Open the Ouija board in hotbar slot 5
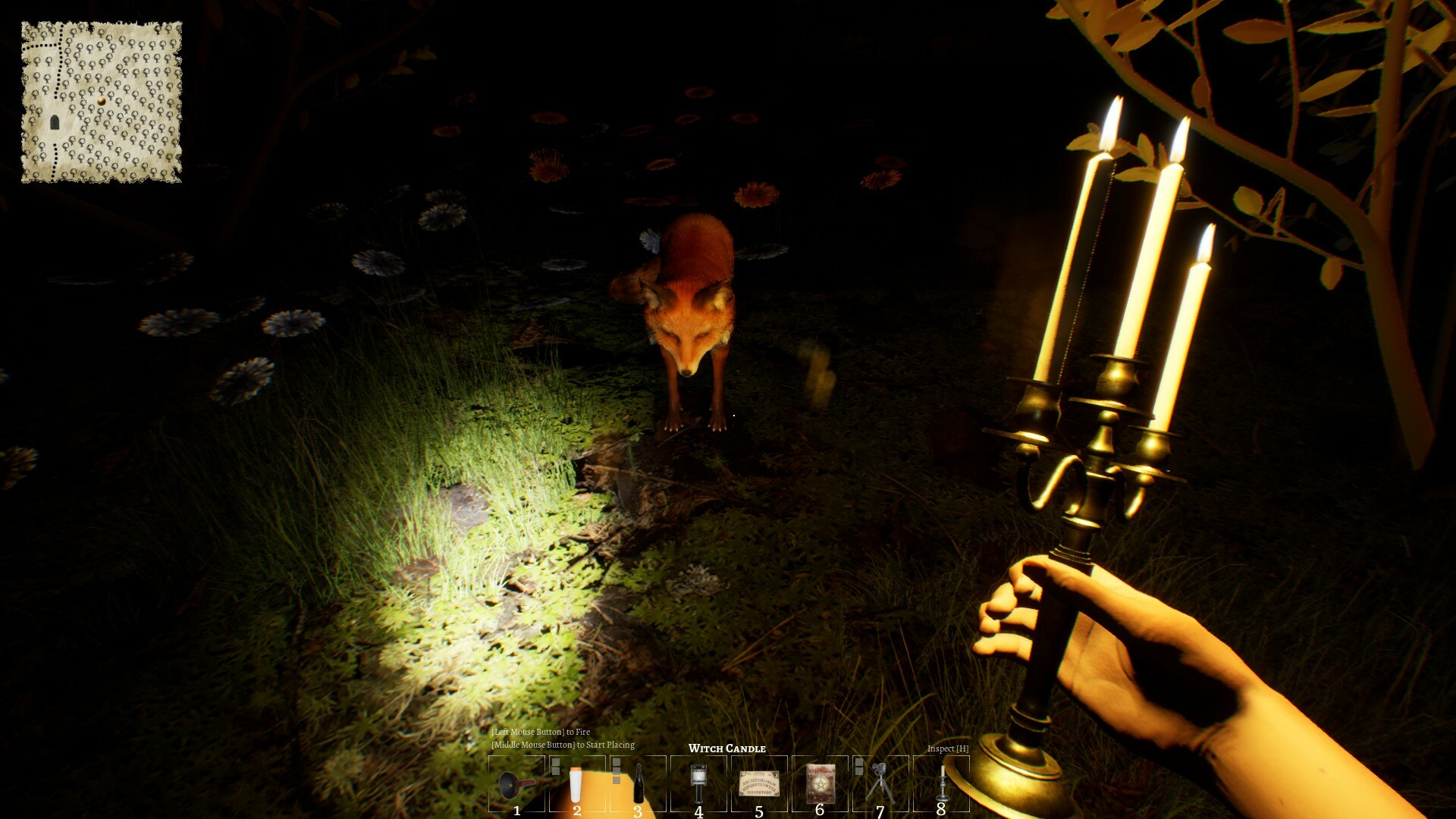 click(x=760, y=785)
